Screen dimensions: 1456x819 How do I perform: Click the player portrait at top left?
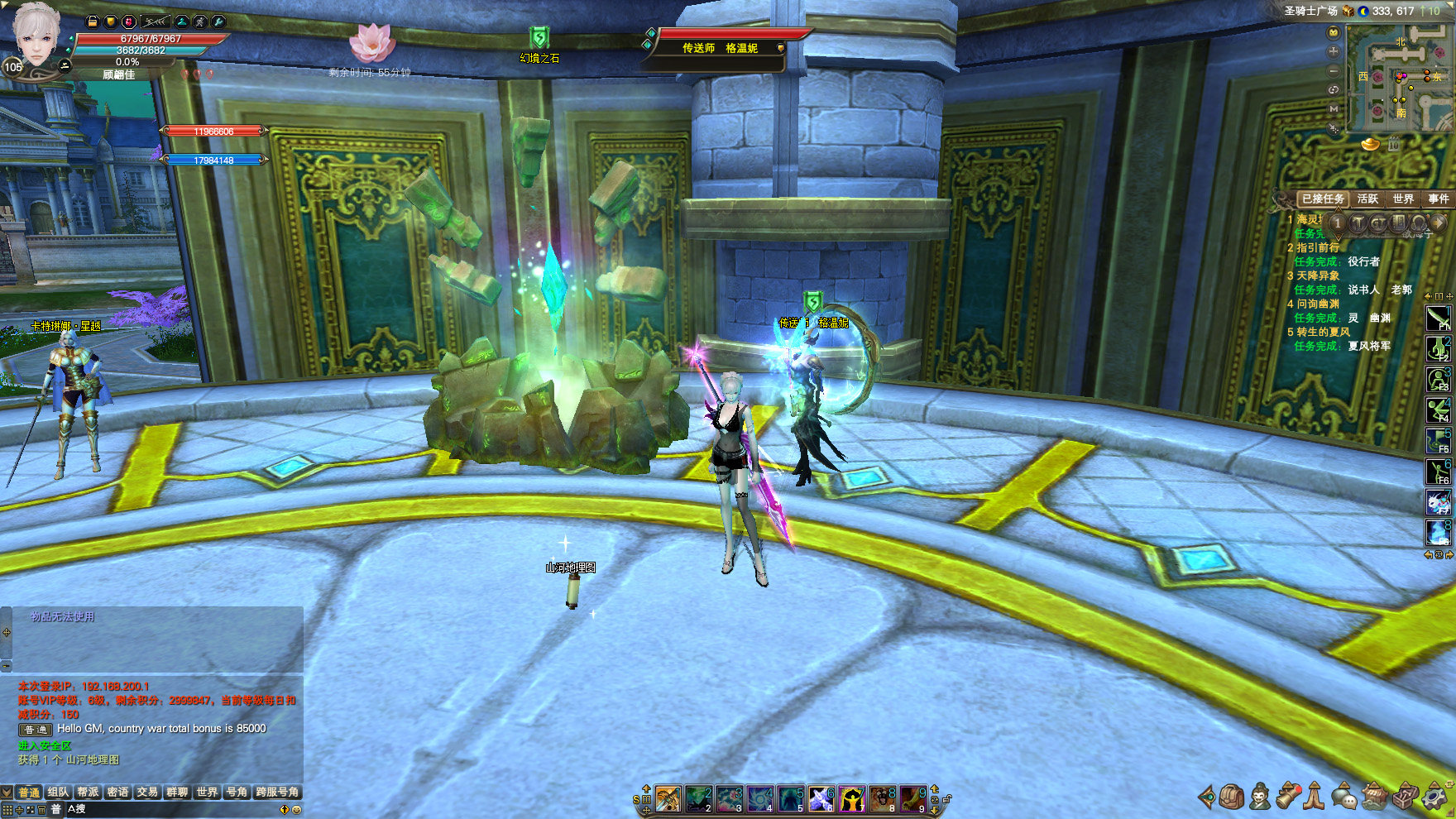36,37
